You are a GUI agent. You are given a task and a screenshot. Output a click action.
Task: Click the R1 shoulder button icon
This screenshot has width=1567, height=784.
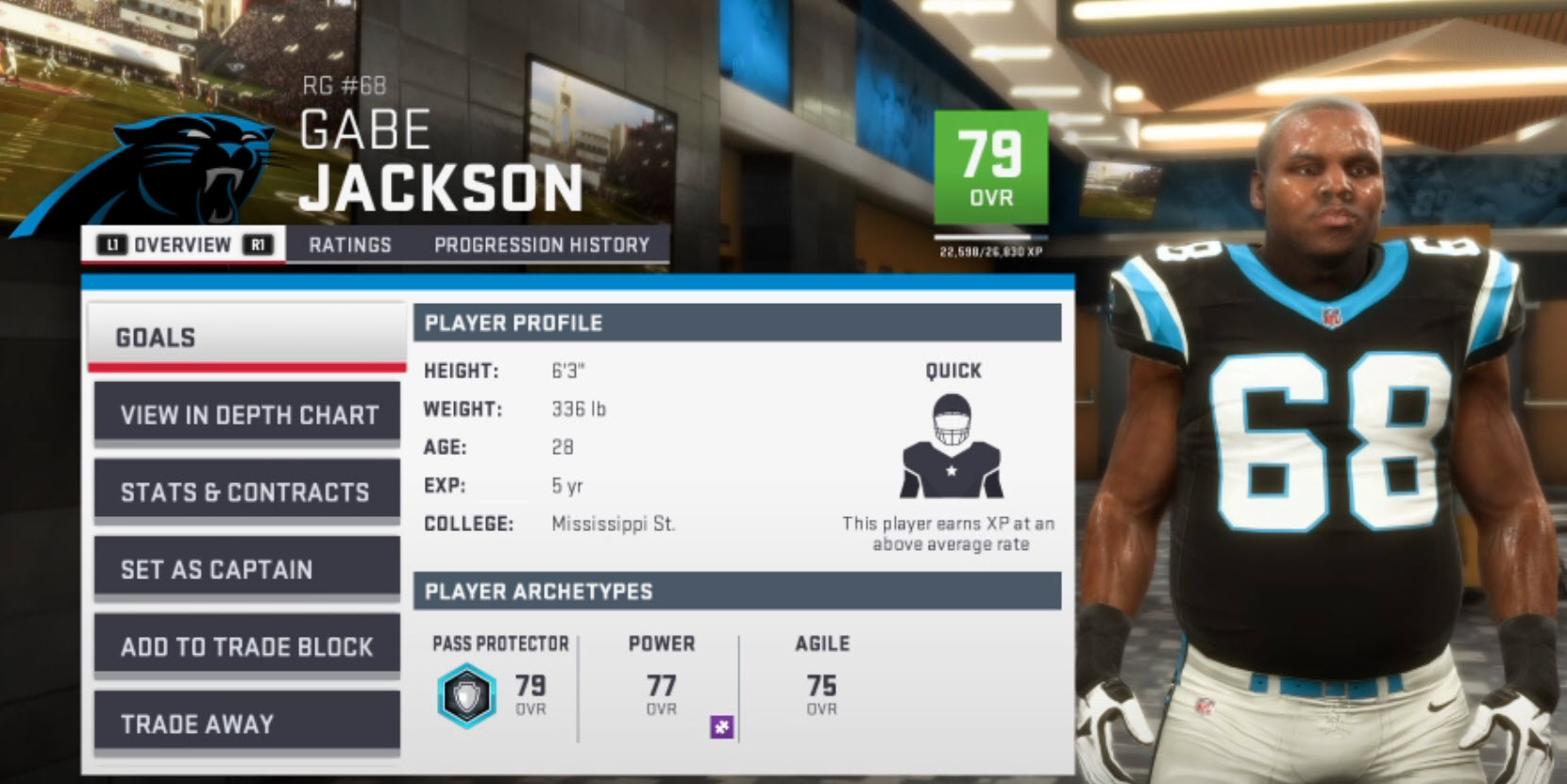click(x=256, y=244)
